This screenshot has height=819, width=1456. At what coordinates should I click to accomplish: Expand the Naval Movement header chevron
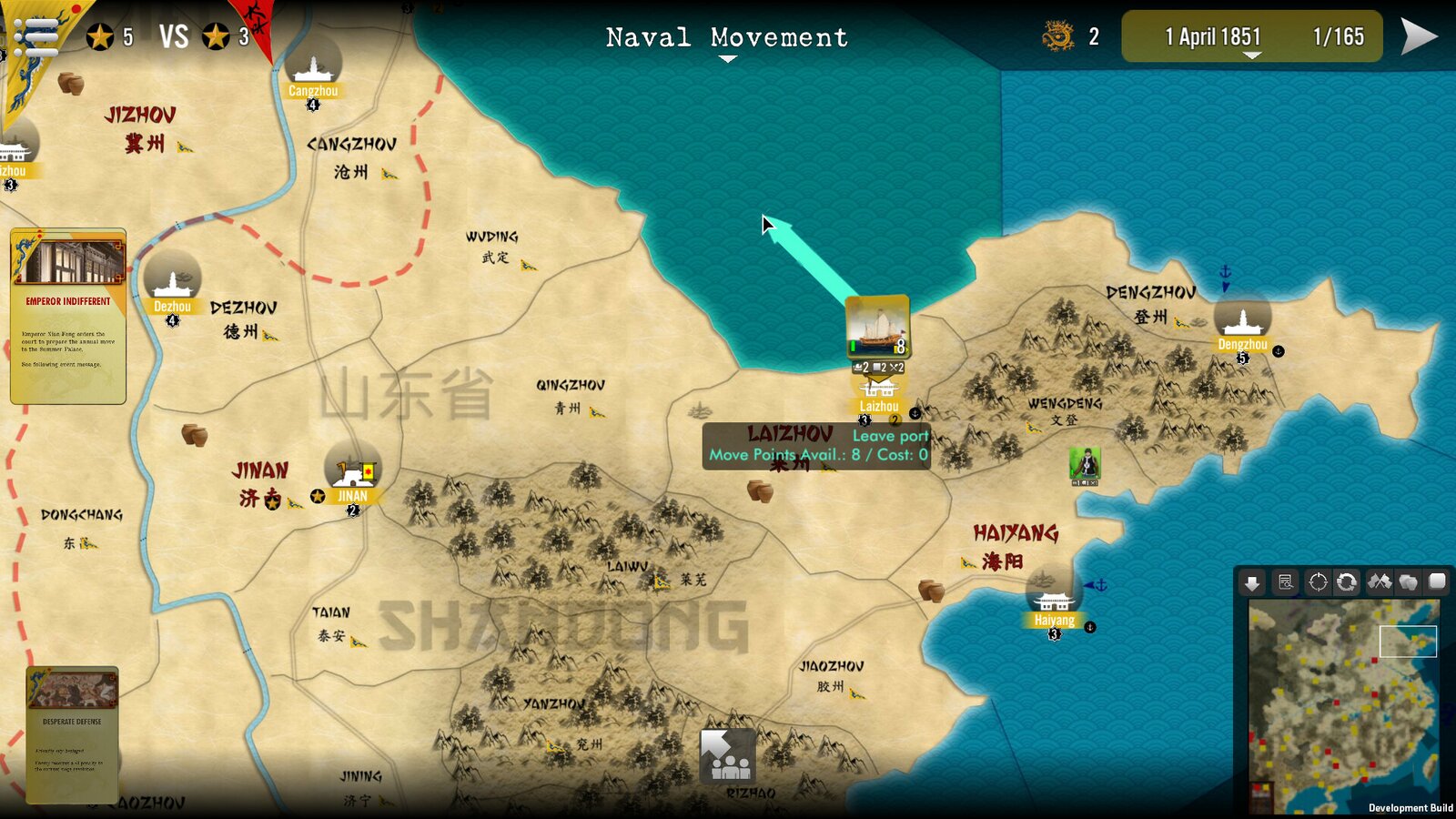[726, 56]
